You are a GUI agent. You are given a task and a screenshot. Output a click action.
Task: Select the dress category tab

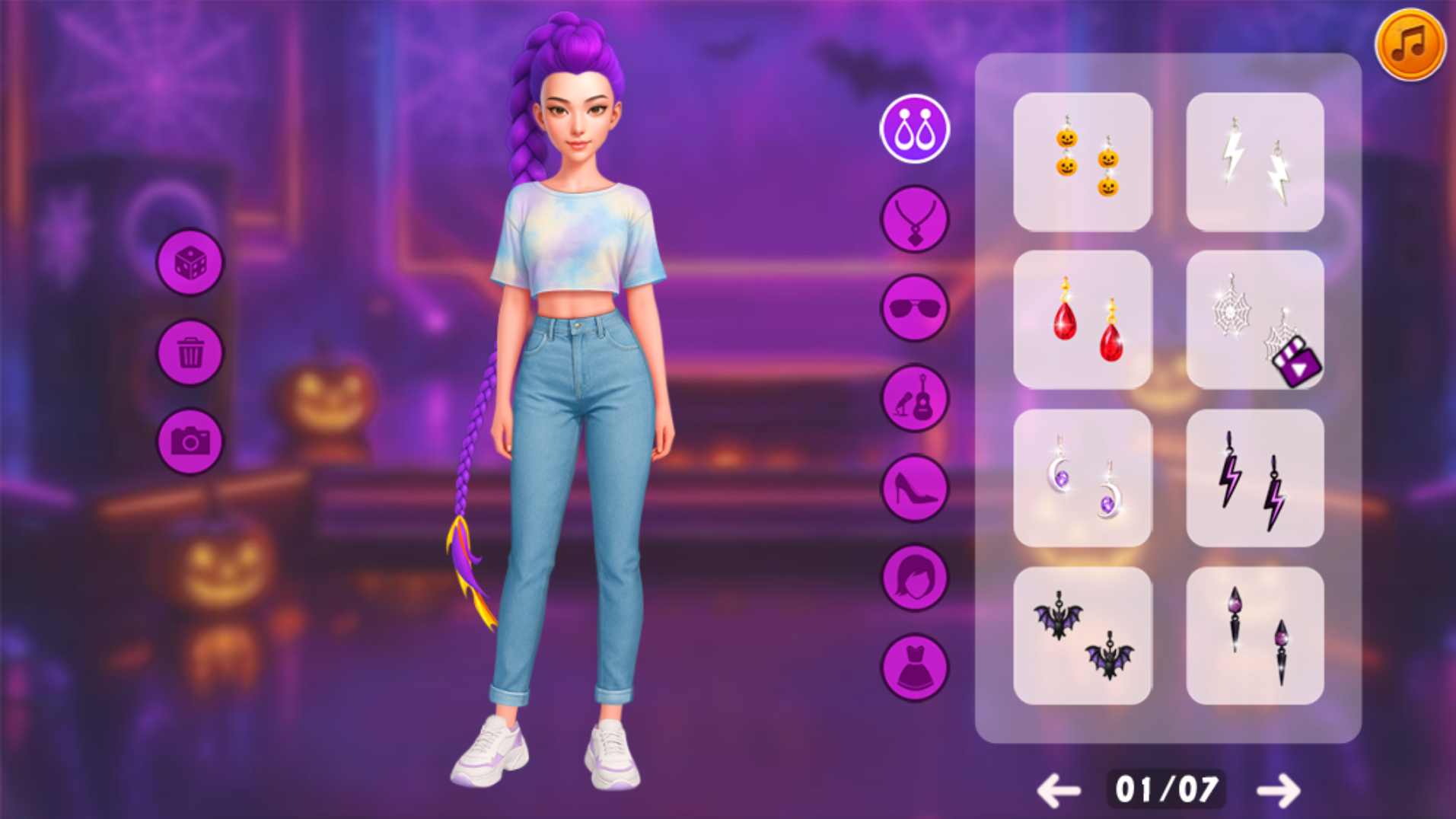click(914, 668)
